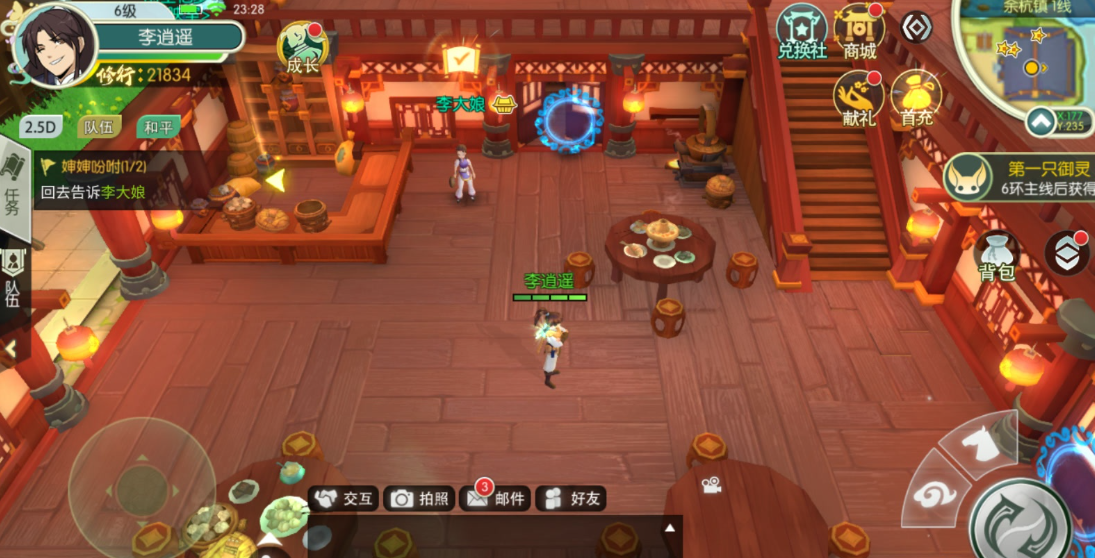This screenshot has height=558, width=1095.
Task: Open the 献礼 gift event
Action: [x=858, y=99]
